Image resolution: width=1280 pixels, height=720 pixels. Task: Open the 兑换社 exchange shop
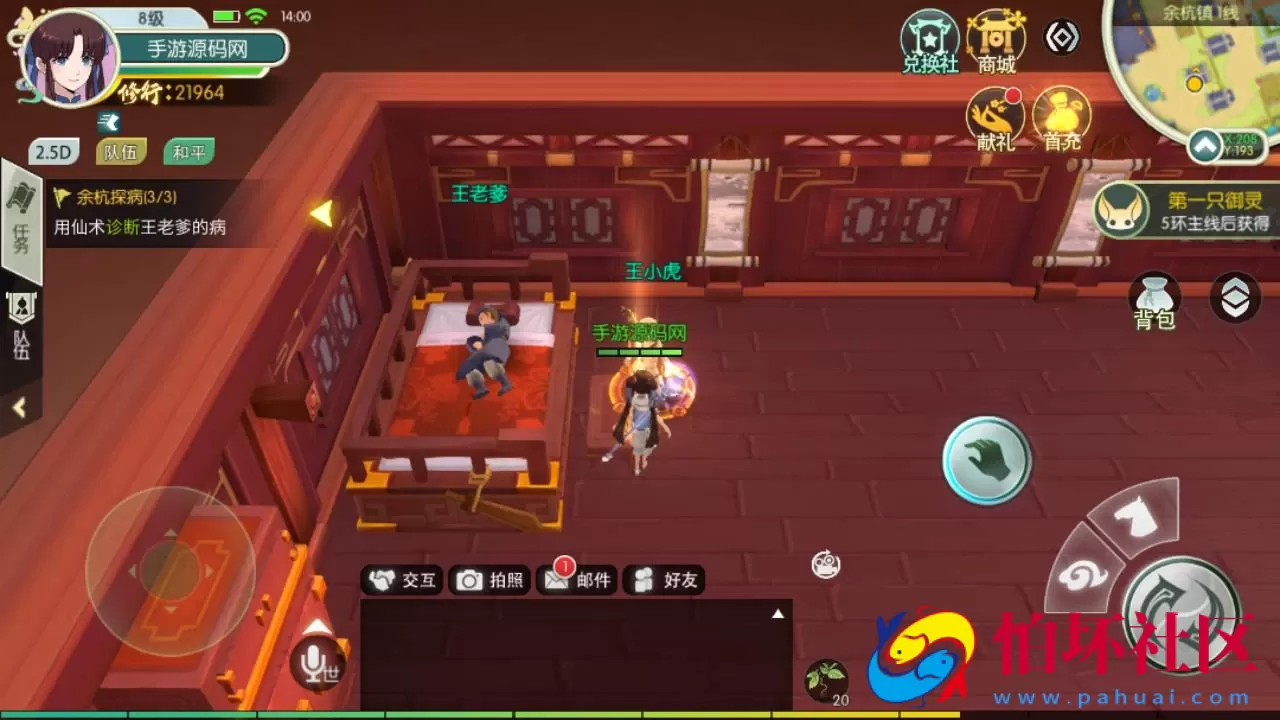coord(930,42)
